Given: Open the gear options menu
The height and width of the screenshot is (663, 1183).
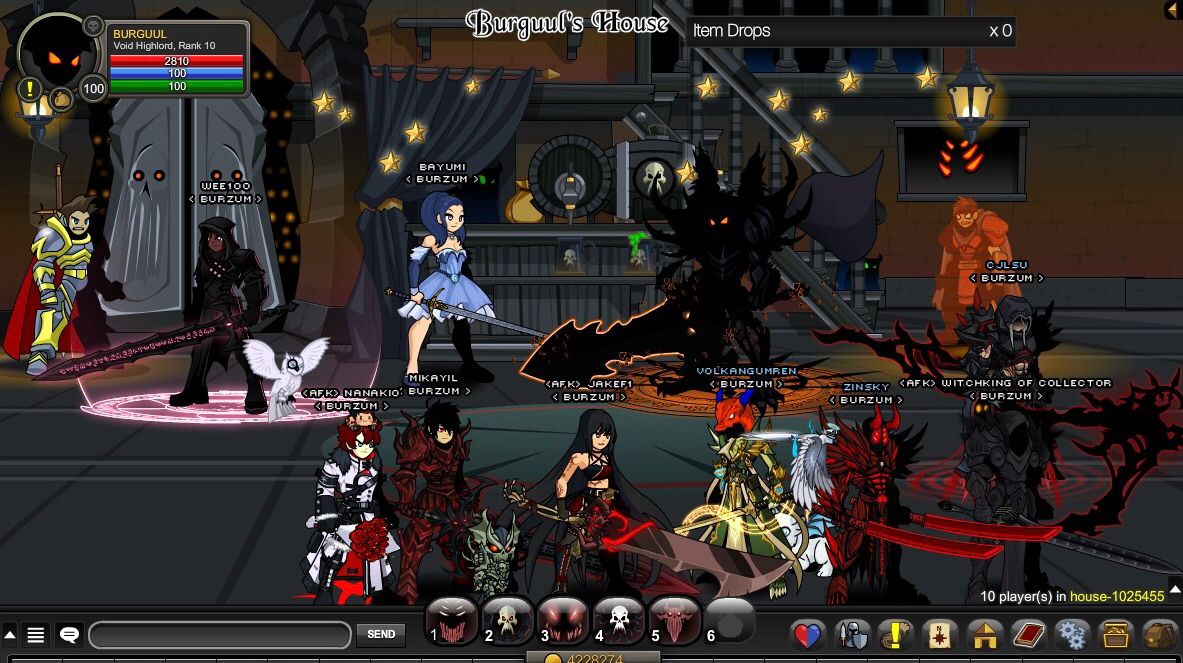Looking at the screenshot, I should pyautogui.click(x=1072, y=635).
